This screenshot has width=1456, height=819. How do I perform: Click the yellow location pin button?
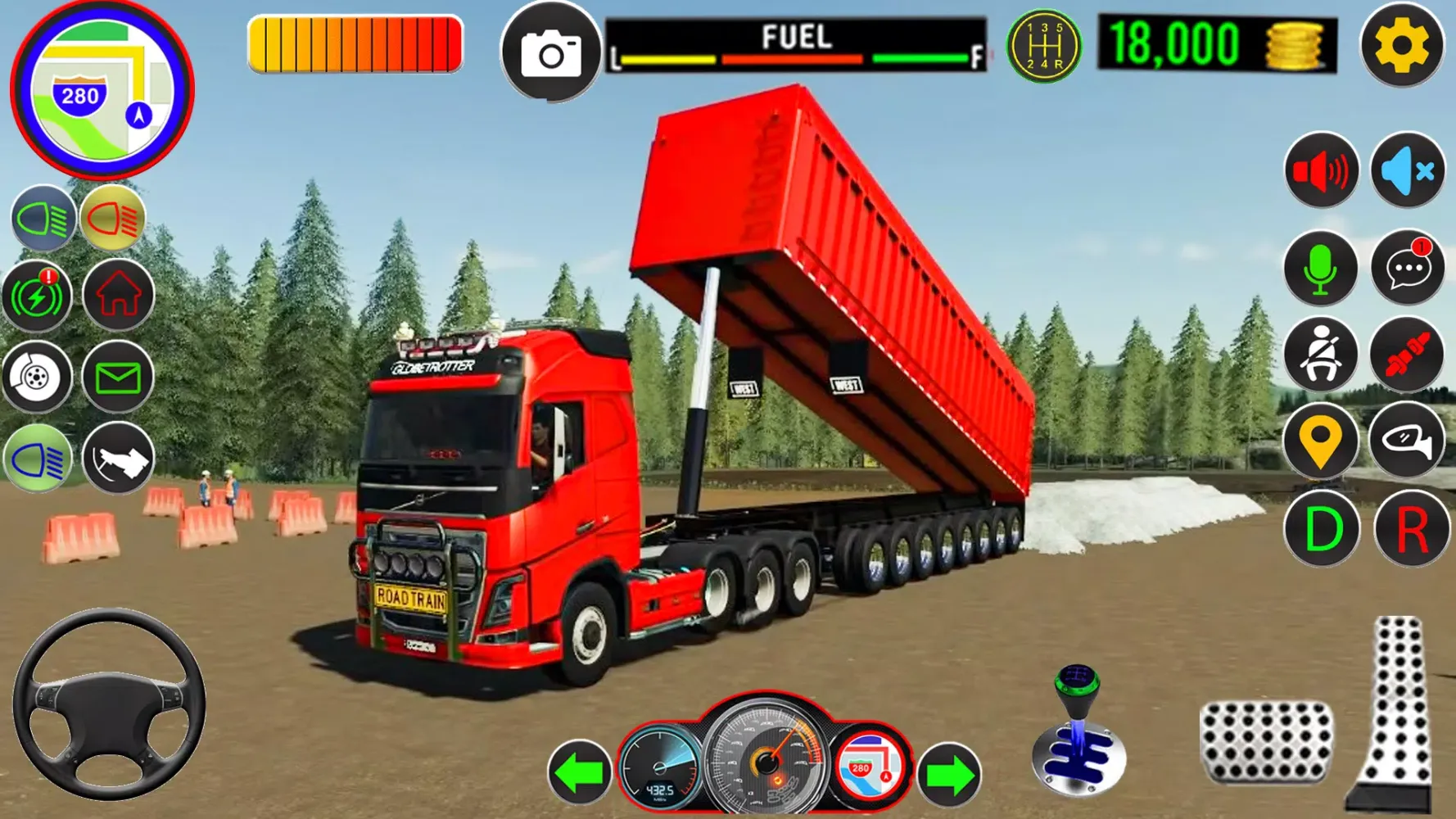coord(1320,442)
